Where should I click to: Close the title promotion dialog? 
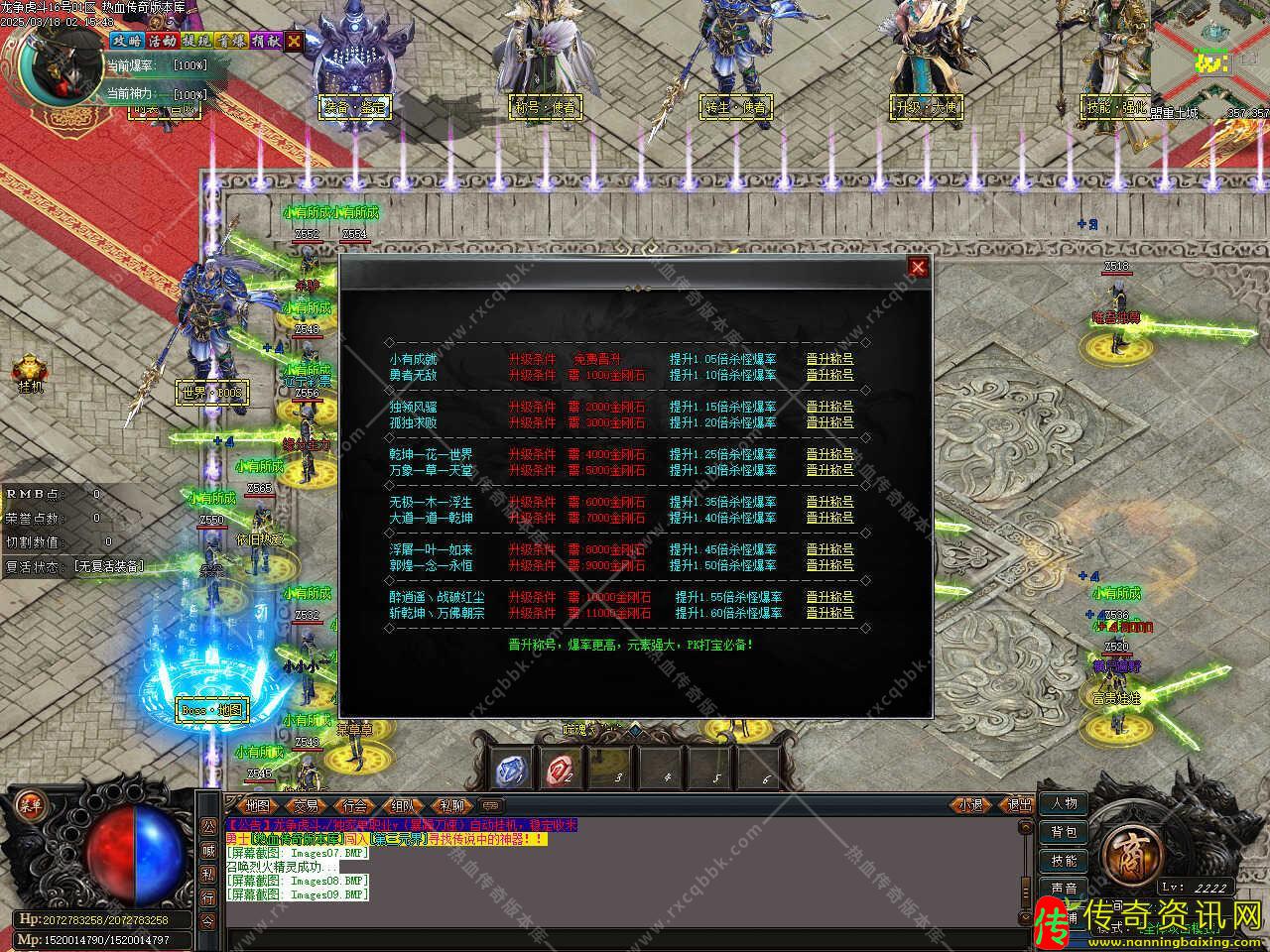pyautogui.click(x=918, y=266)
